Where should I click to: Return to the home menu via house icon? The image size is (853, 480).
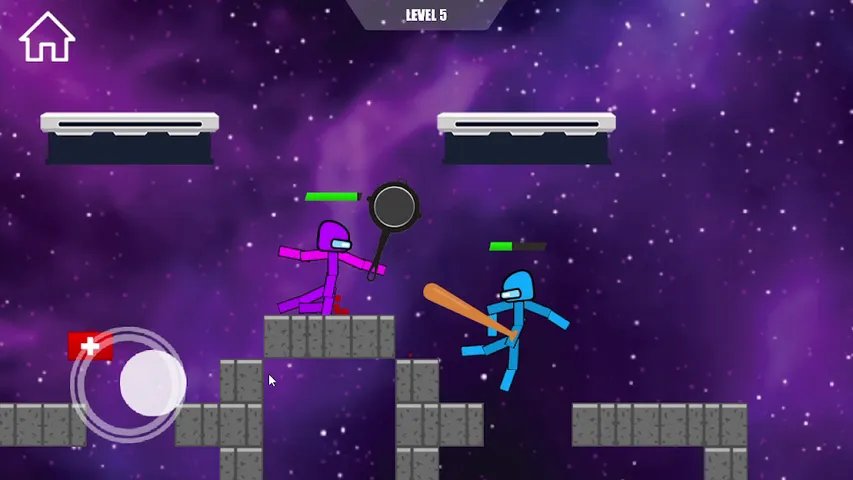click(x=47, y=38)
